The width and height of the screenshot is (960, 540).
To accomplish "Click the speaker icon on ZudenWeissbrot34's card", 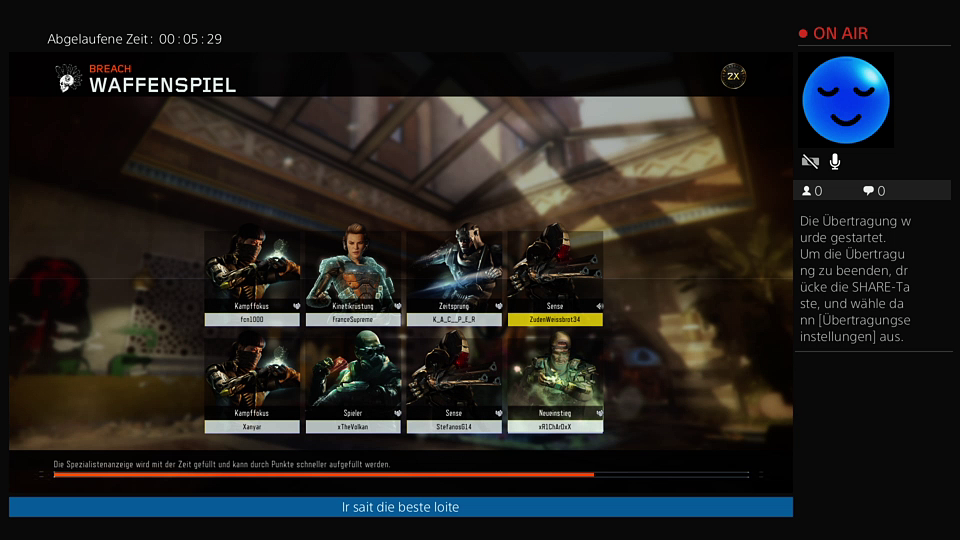I will tap(599, 306).
